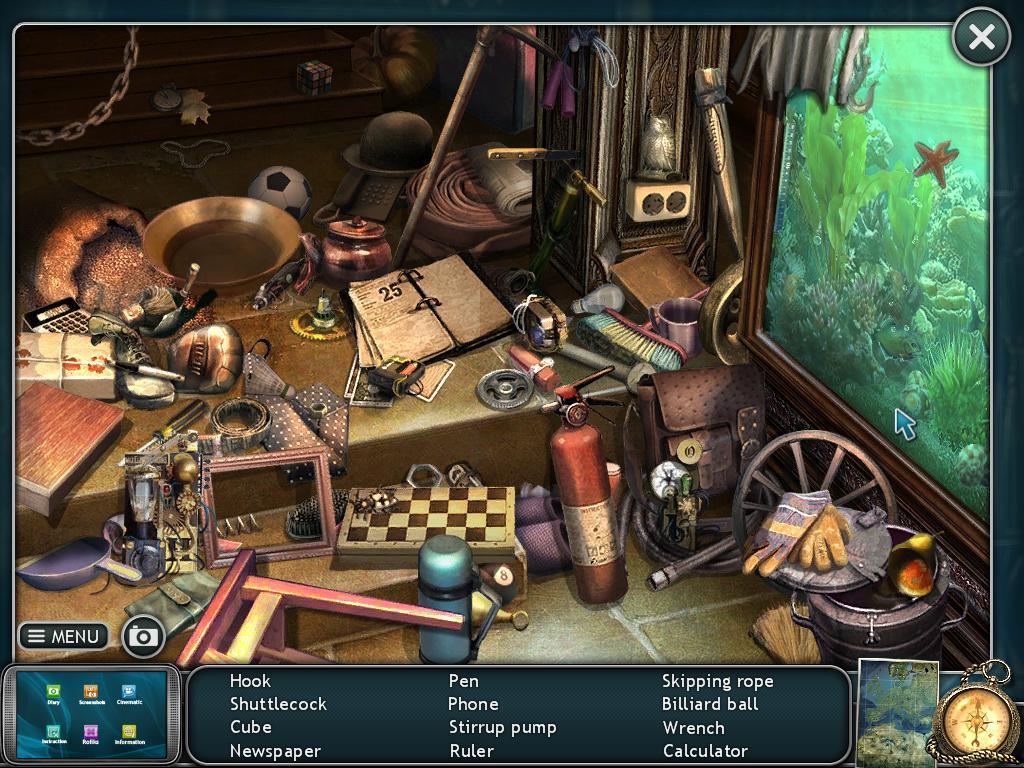Image resolution: width=1024 pixels, height=768 pixels.
Task: Open the Diary app on the phone
Action: 54,691
